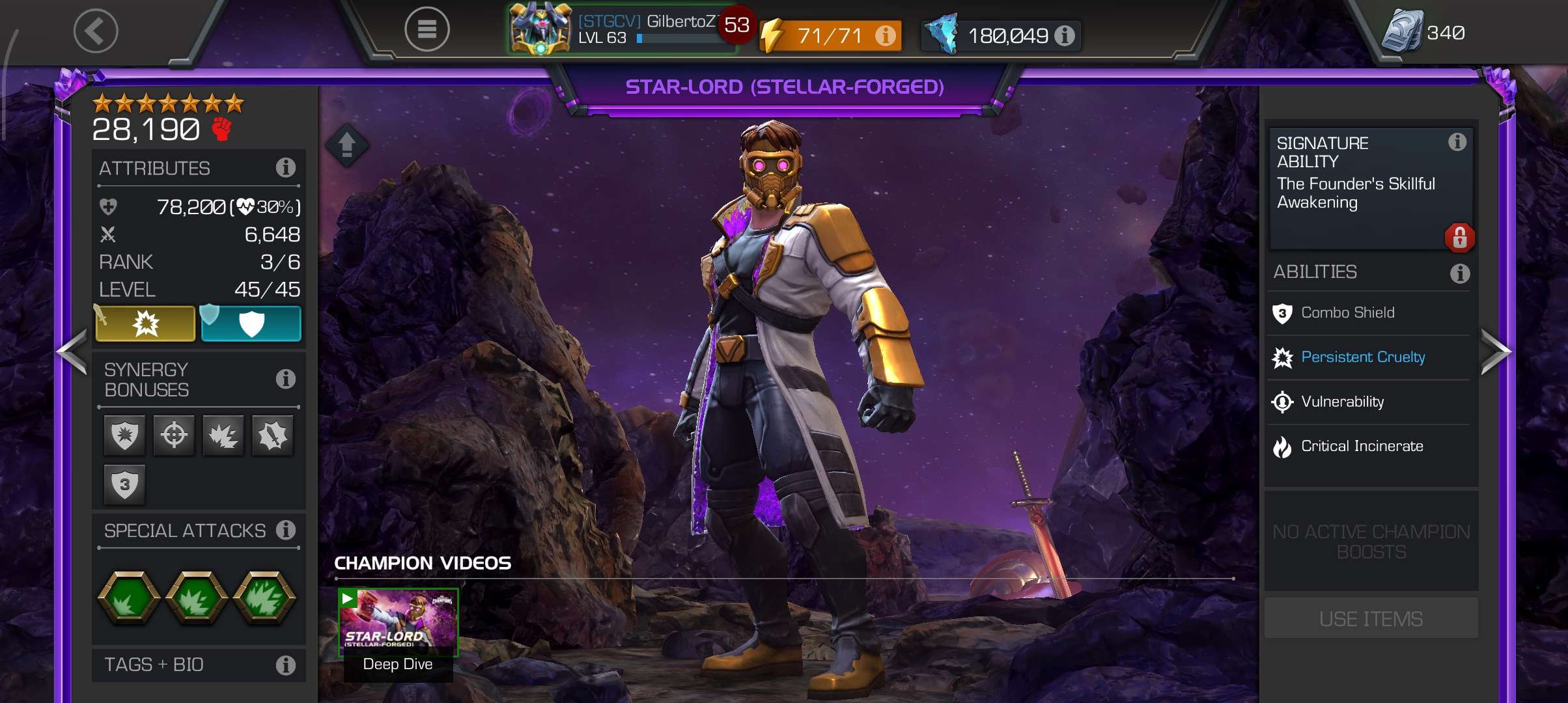Screen dimensions: 1568x703
Task: Play the Star-Lord Deep Dive video
Action: (398, 623)
